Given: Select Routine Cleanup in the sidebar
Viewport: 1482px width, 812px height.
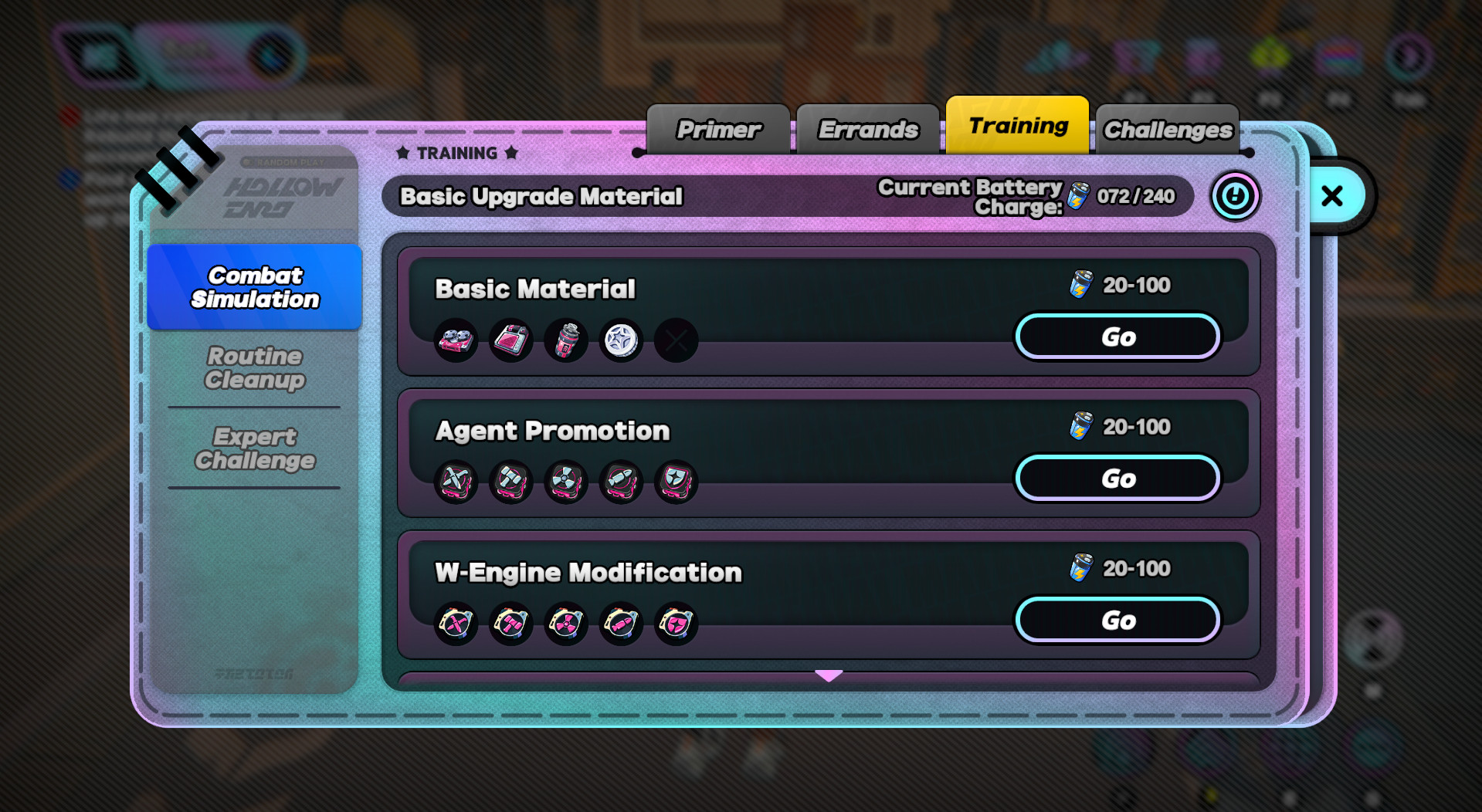Looking at the screenshot, I should pyautogui.click(x=254, y=368).
